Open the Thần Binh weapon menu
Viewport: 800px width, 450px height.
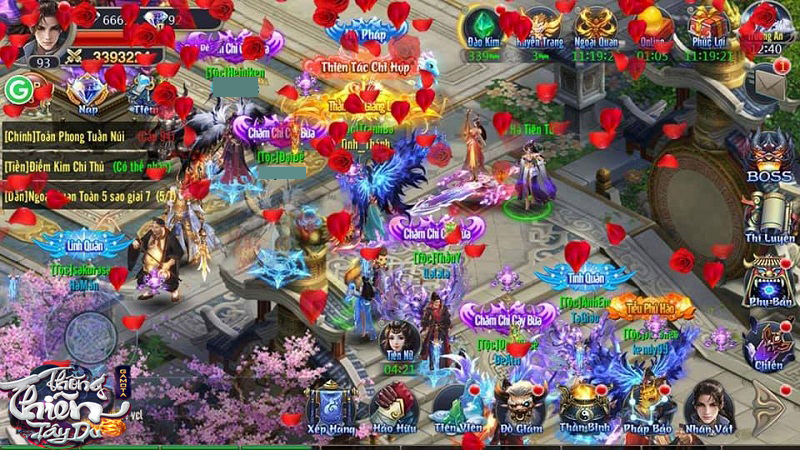(584, 406)
